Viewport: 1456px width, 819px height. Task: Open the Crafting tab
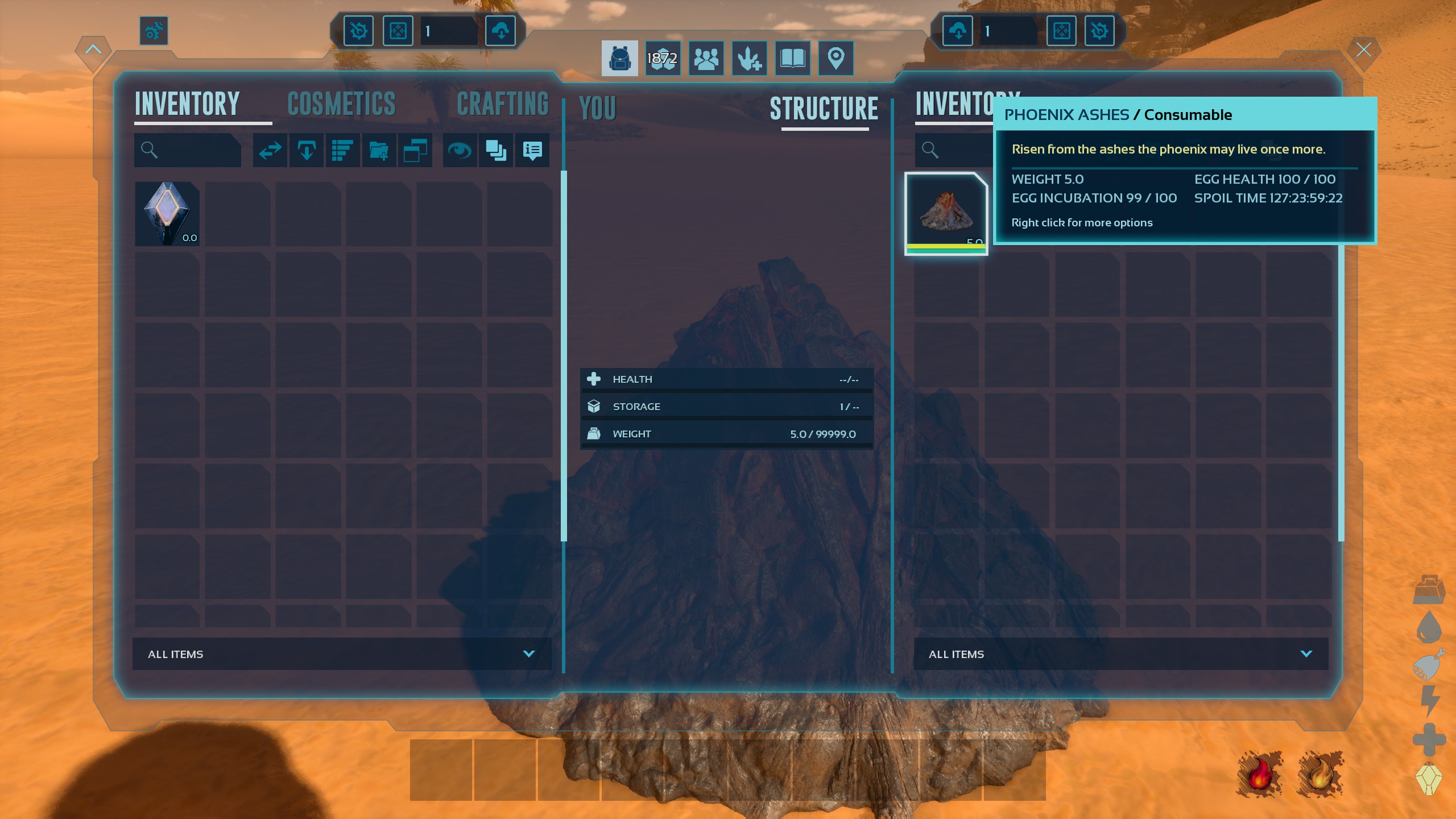tap(502, 104)
